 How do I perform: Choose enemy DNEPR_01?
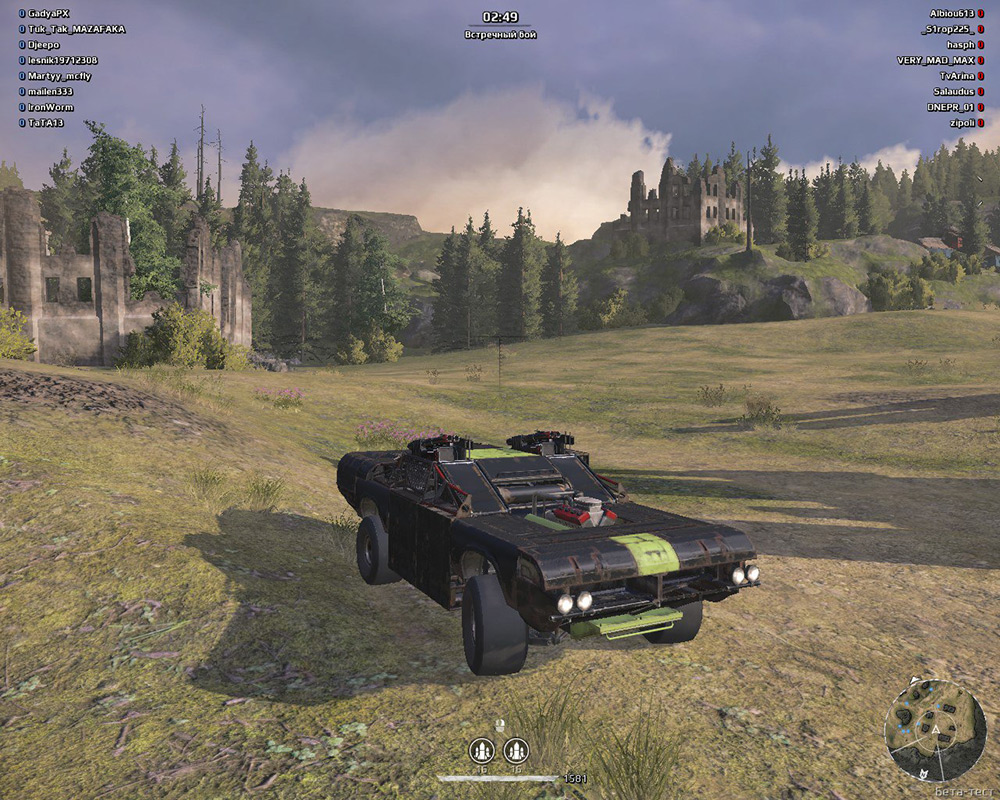[x=949, y=107]
